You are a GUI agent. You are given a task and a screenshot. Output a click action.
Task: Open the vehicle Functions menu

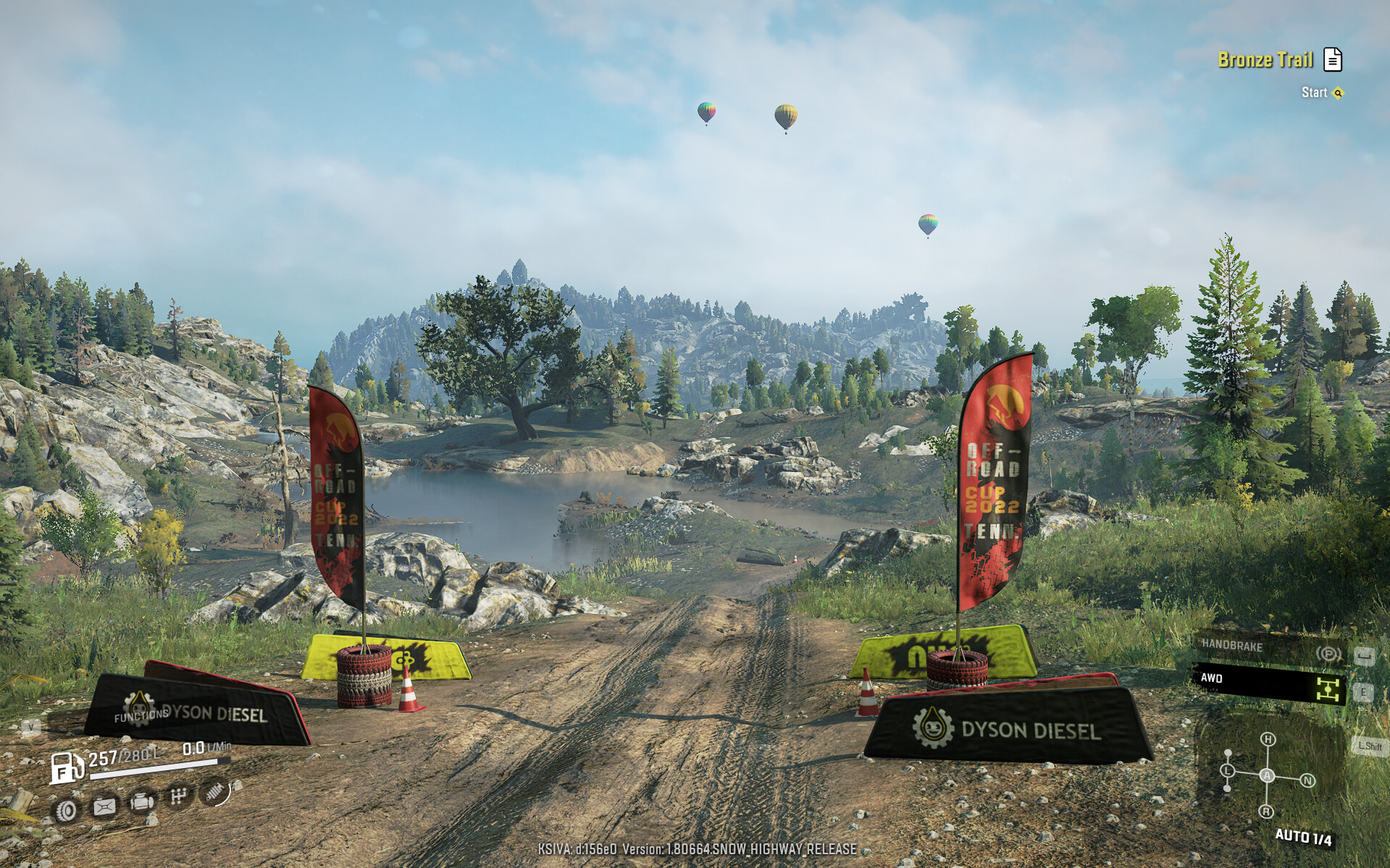point(141,715)
